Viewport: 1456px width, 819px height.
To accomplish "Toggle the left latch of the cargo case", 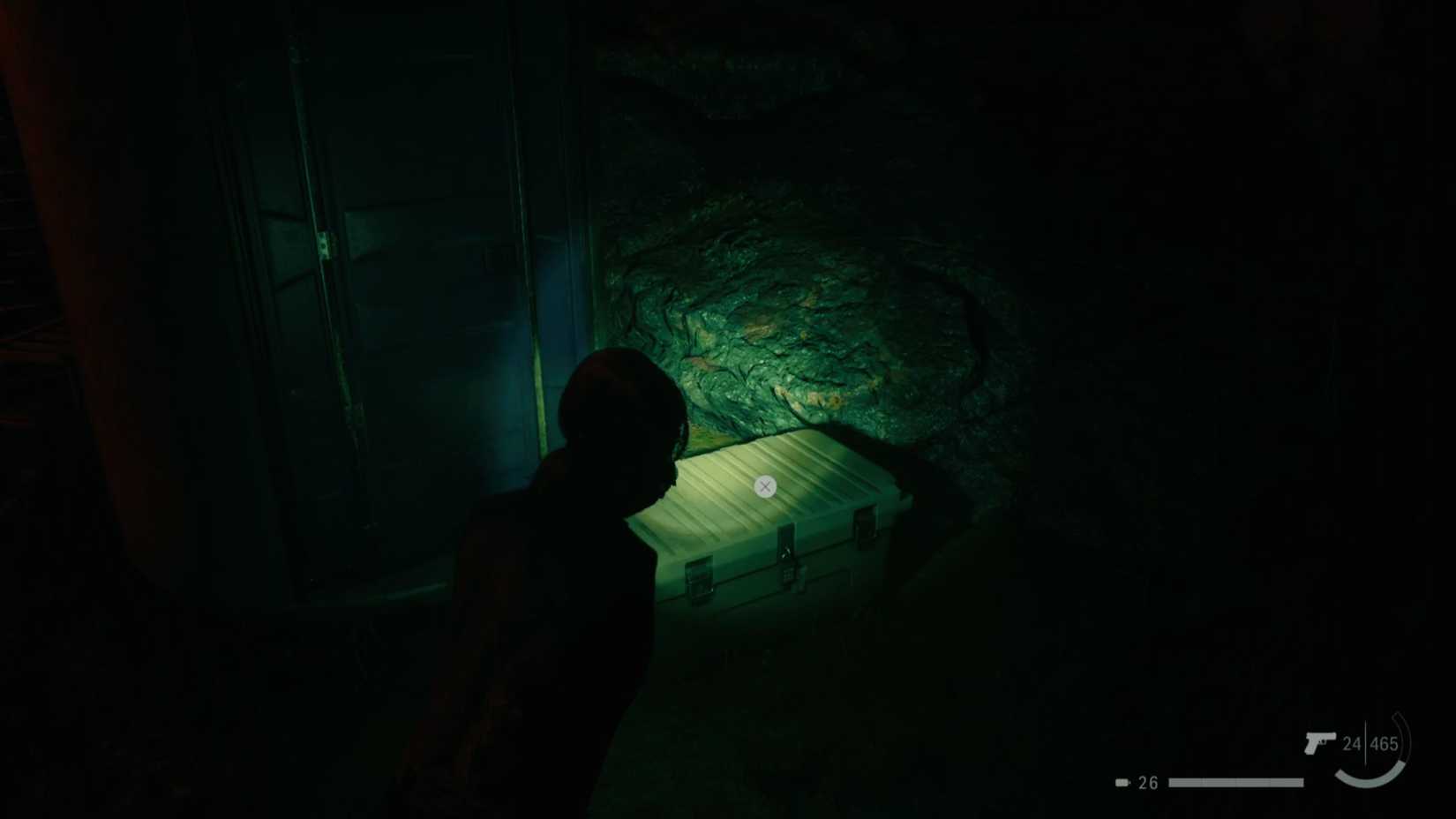I will click(700, 579).
